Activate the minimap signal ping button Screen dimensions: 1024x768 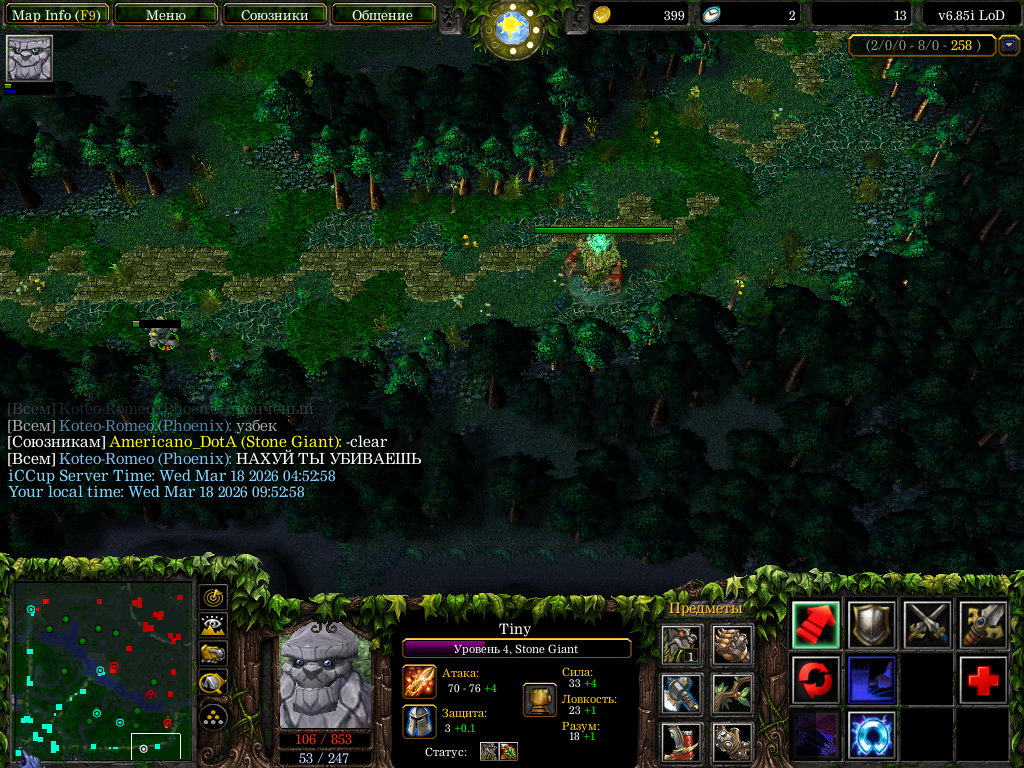[213, 598]
